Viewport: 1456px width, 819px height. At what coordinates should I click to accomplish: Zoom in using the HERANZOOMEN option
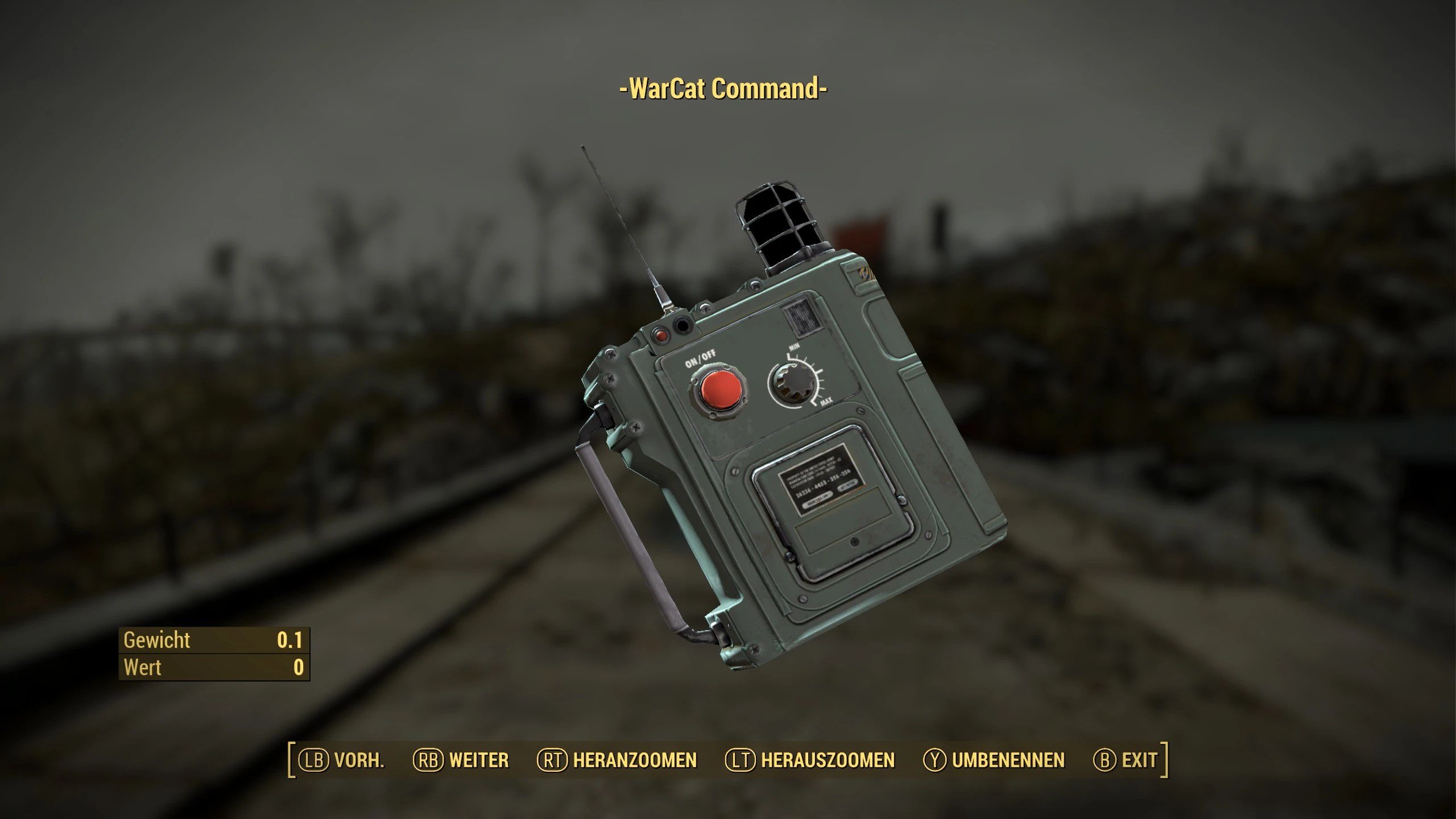point(617,760)
